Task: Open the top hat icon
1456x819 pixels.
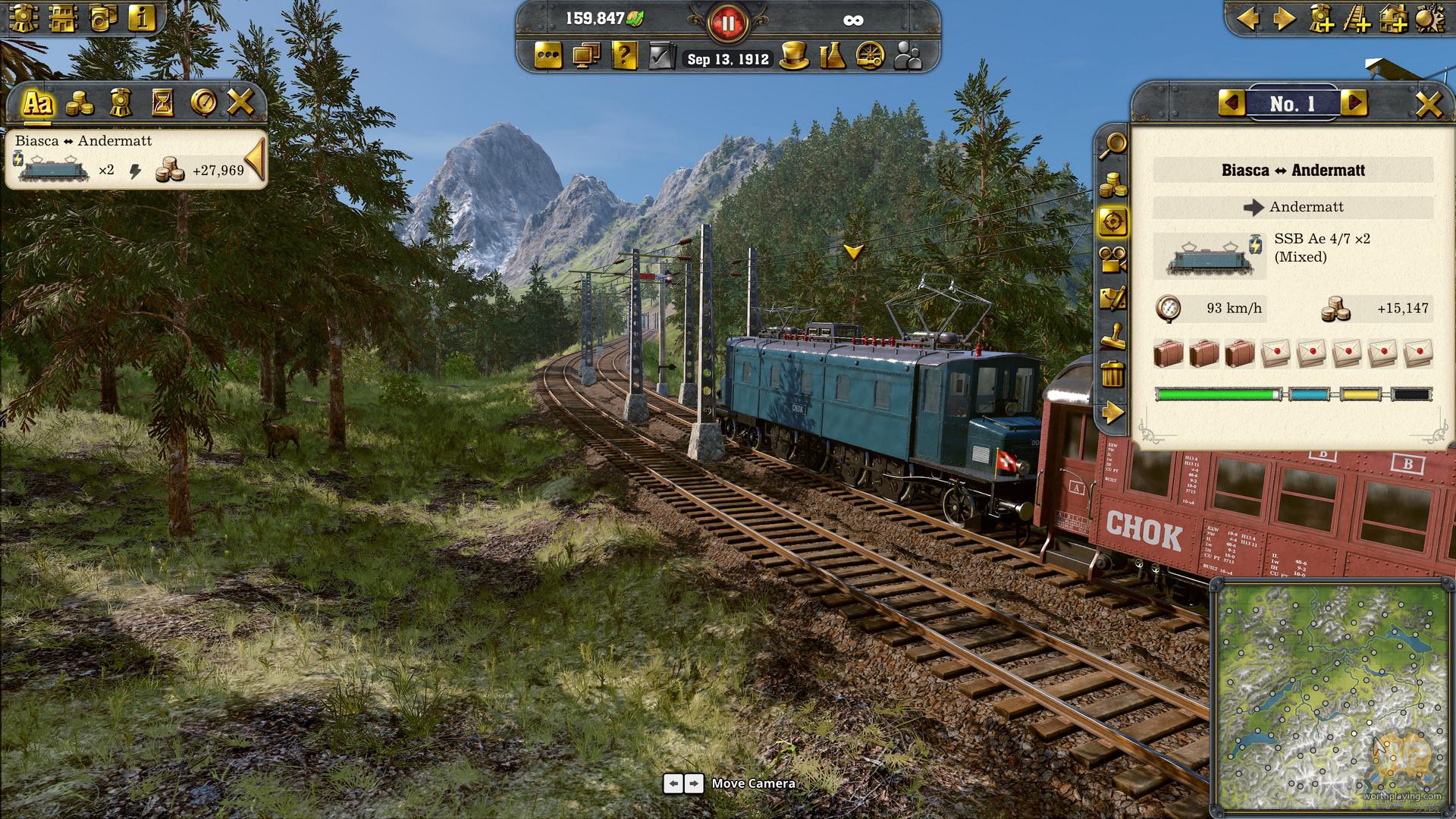Action: coord(793,57)
